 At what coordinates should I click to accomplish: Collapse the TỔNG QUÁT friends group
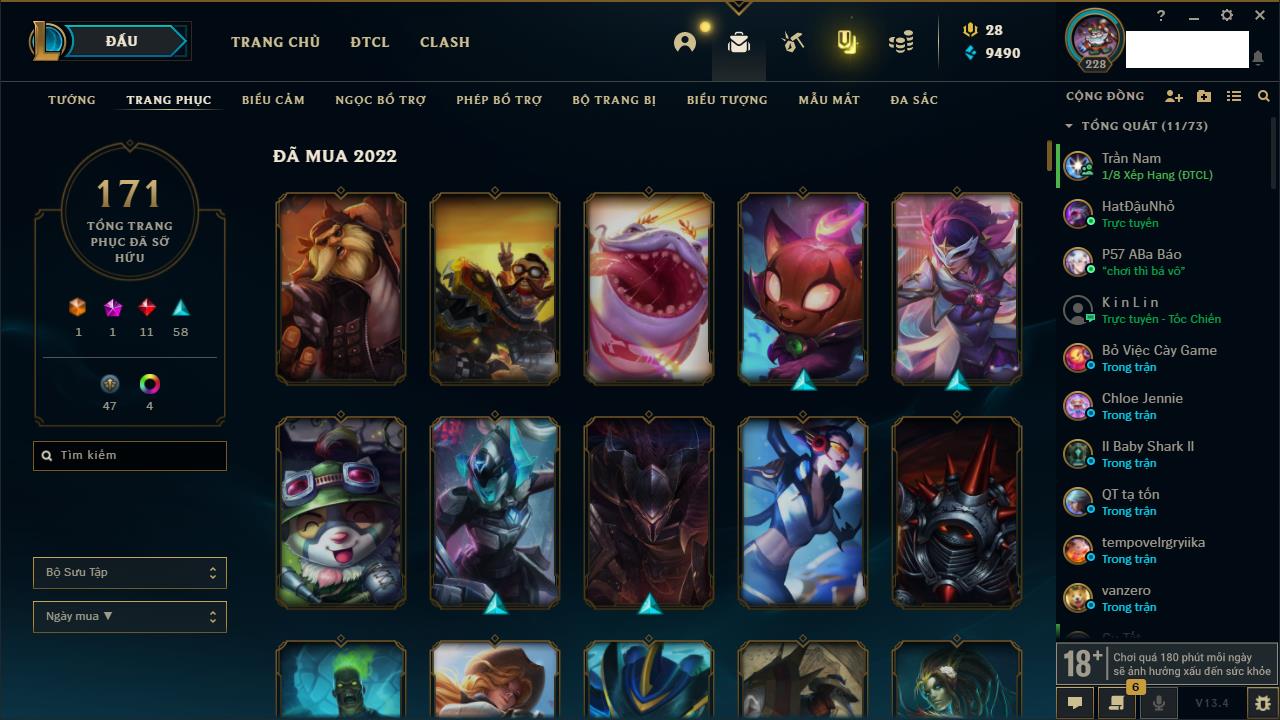click(1069, 126)
